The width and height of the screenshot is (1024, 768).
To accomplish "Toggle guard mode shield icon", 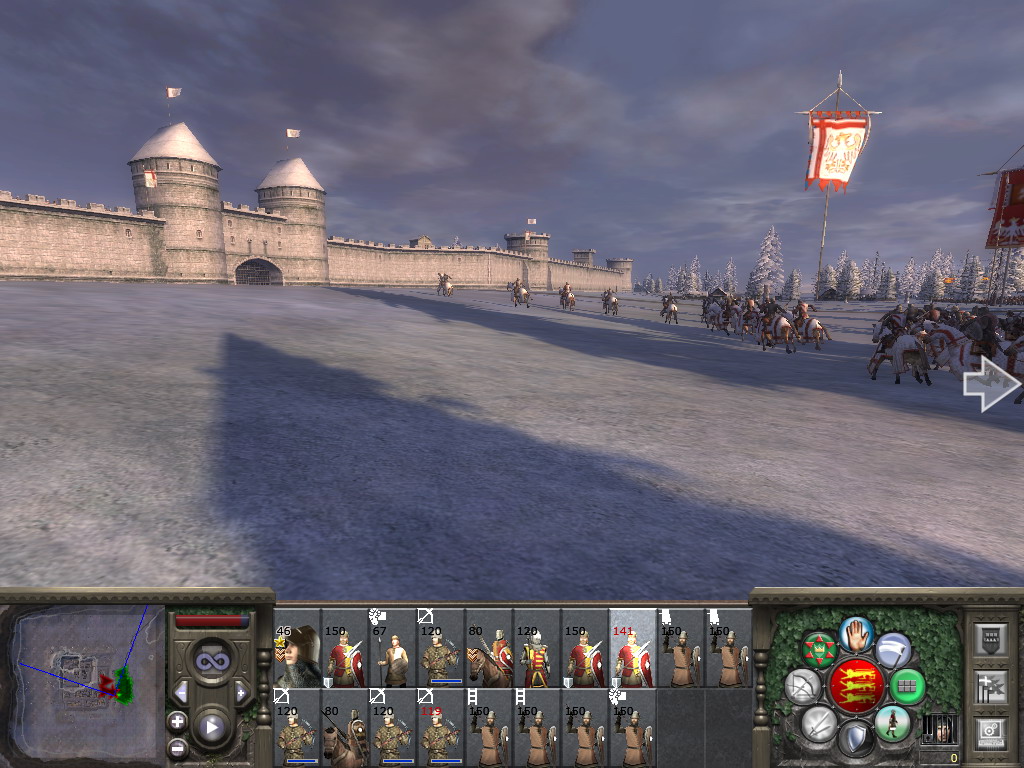I will pyautogui.click(x=855, y=740).
